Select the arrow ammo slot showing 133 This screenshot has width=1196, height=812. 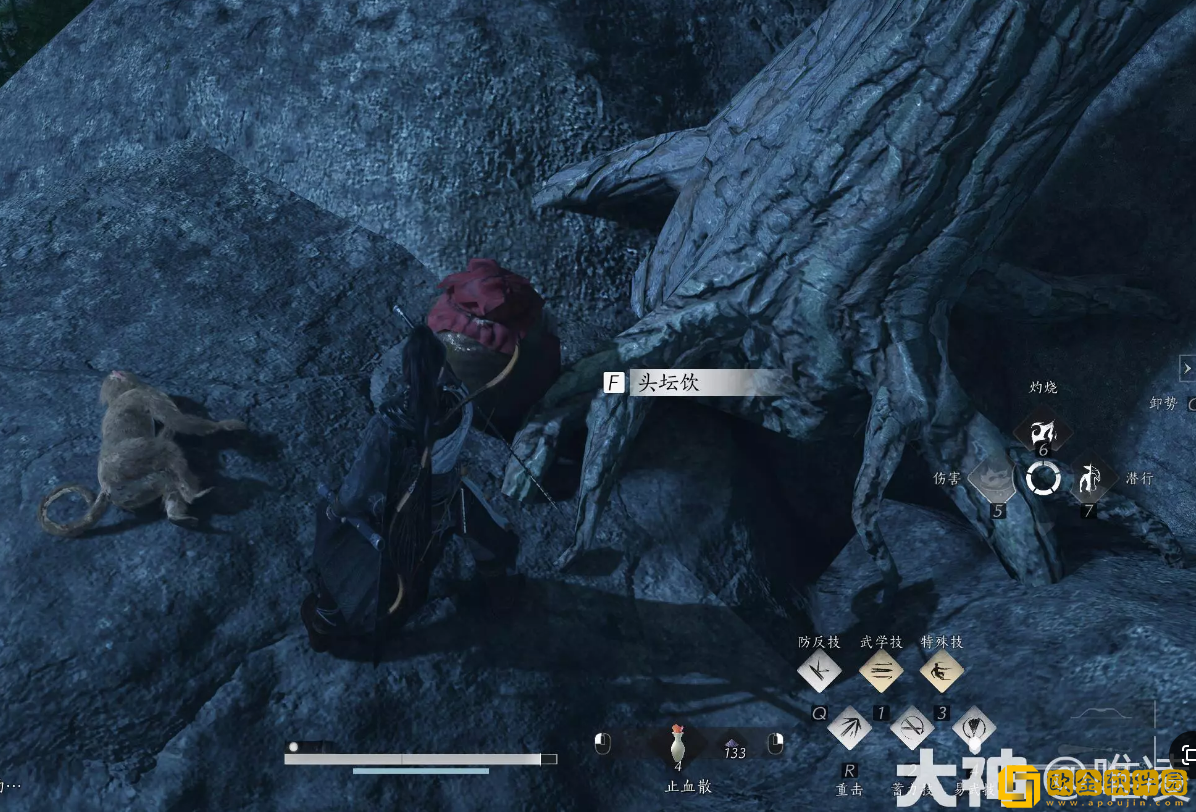(x=735, y=746)
